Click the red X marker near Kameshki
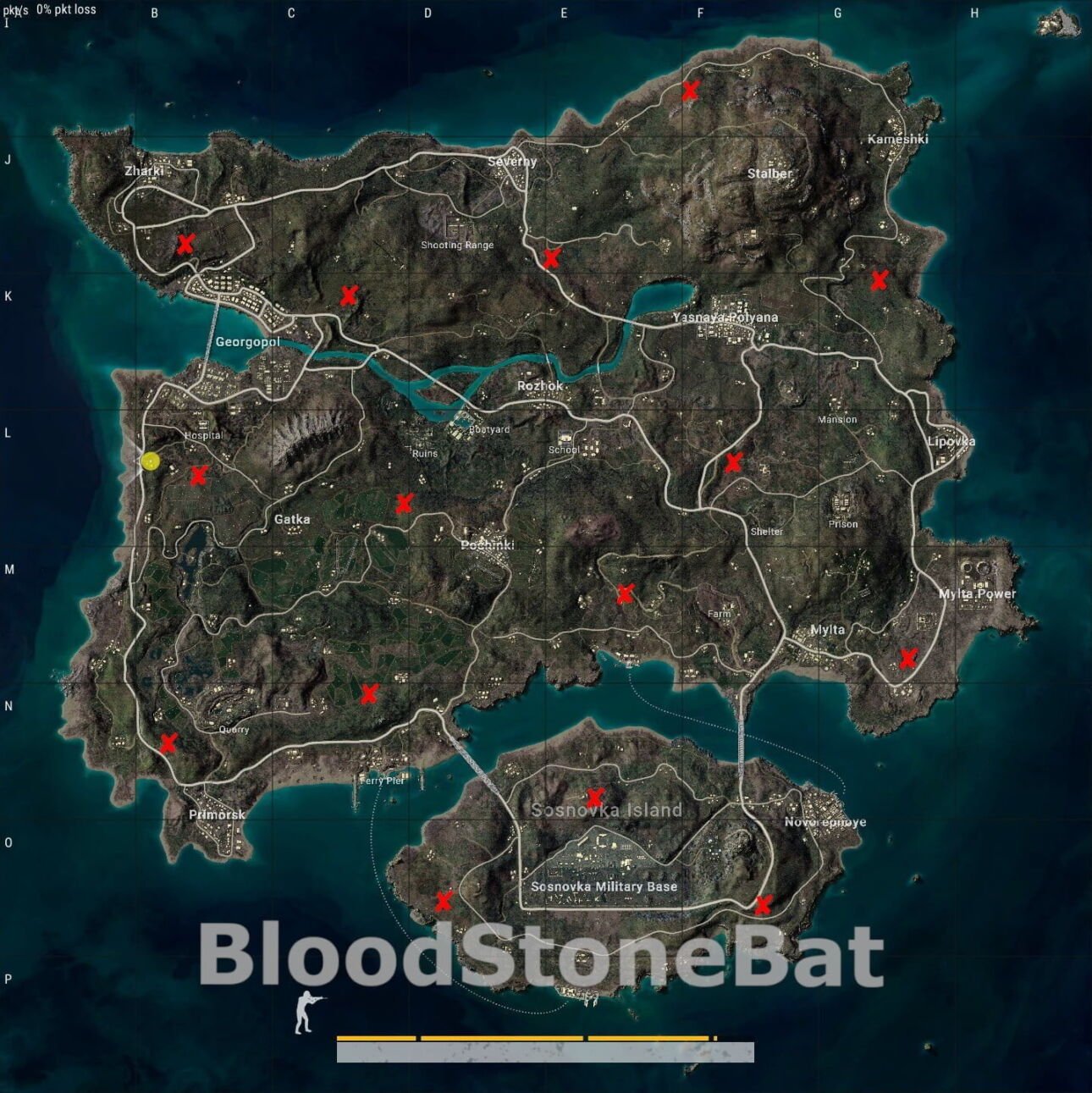Viewport: 1092px width, 1093px height. pos(880,279)
